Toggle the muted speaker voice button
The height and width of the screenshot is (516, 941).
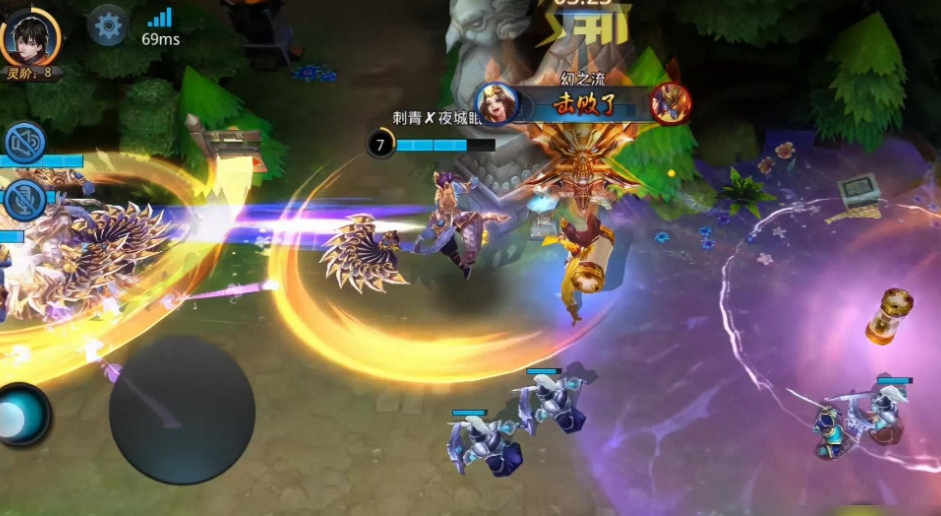24,142
